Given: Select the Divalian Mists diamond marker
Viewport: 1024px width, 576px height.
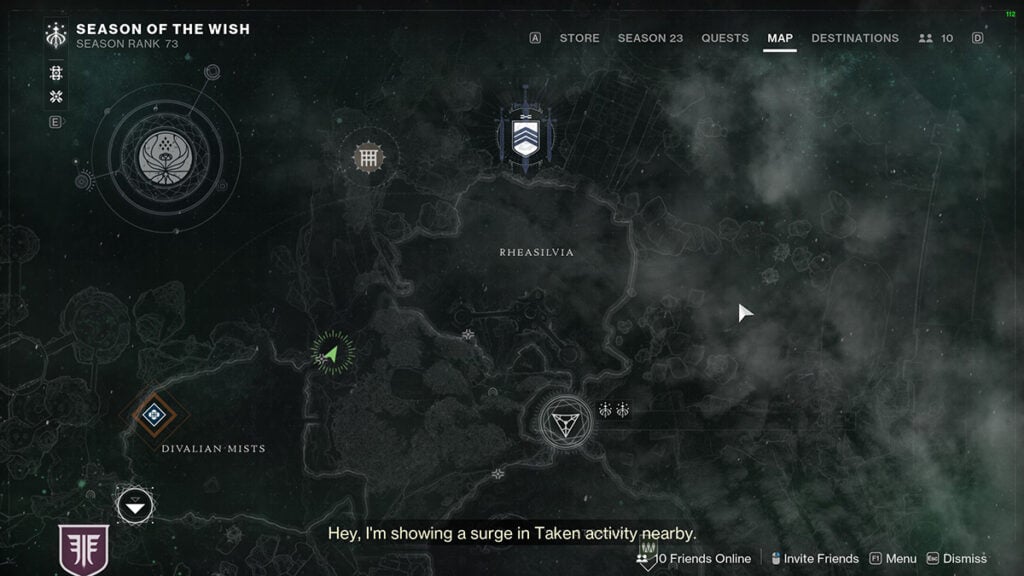Looking at the screenshot, I should tap(153, 414).
